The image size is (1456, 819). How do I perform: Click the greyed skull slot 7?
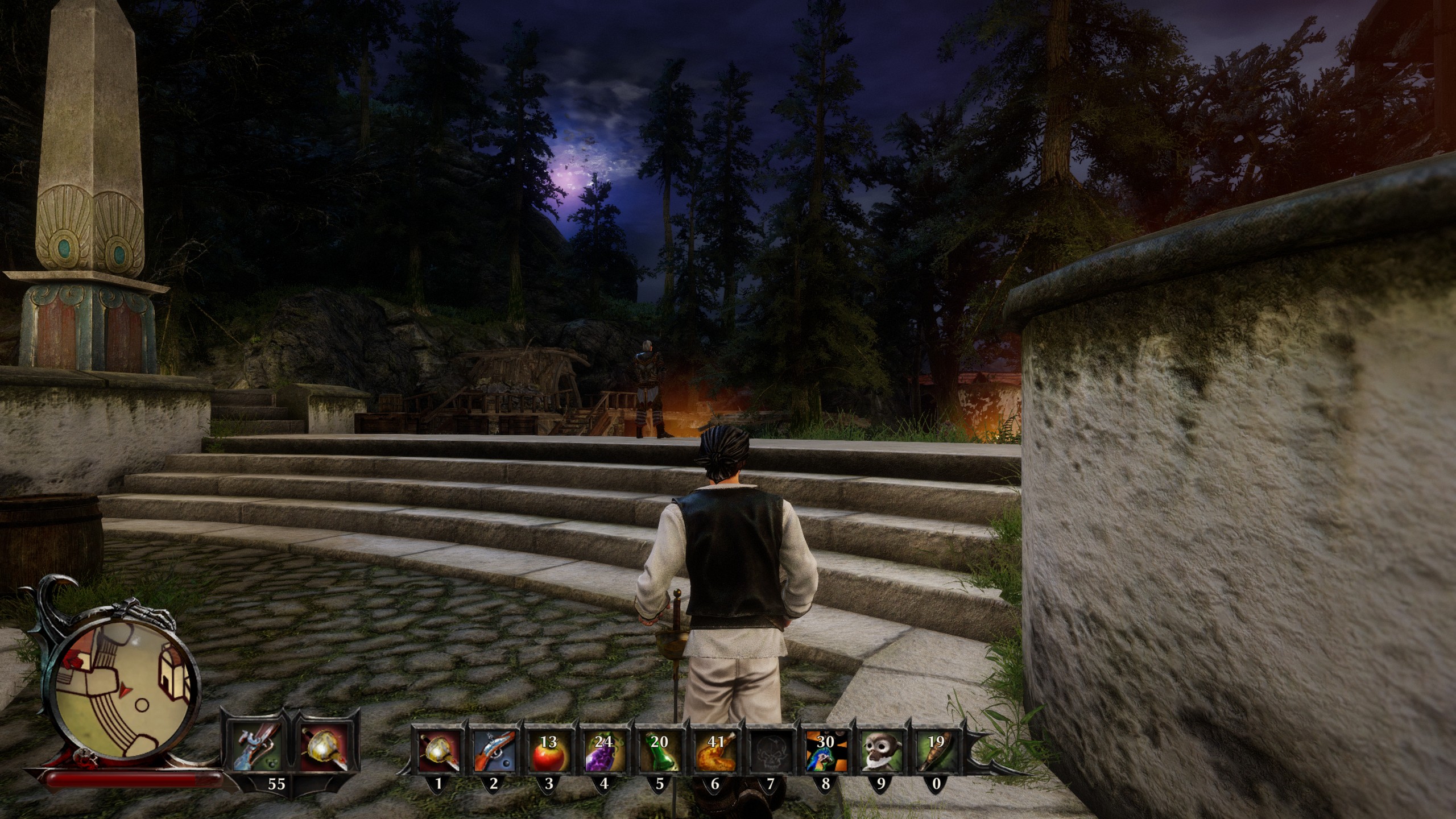(770, 751)
